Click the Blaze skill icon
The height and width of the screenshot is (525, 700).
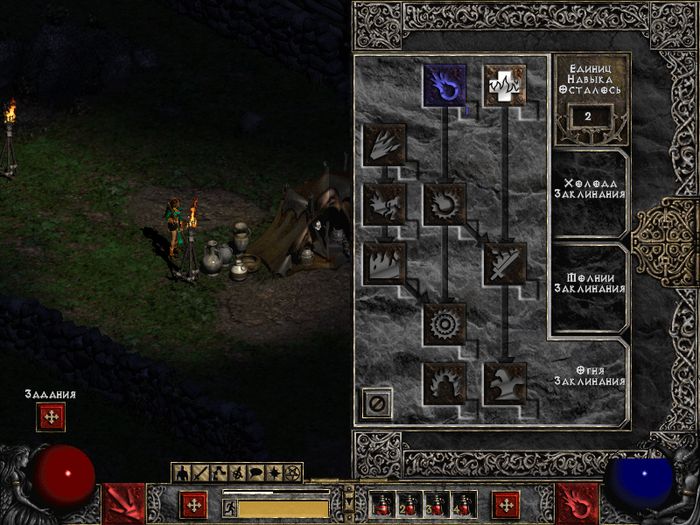click(385, 204)
